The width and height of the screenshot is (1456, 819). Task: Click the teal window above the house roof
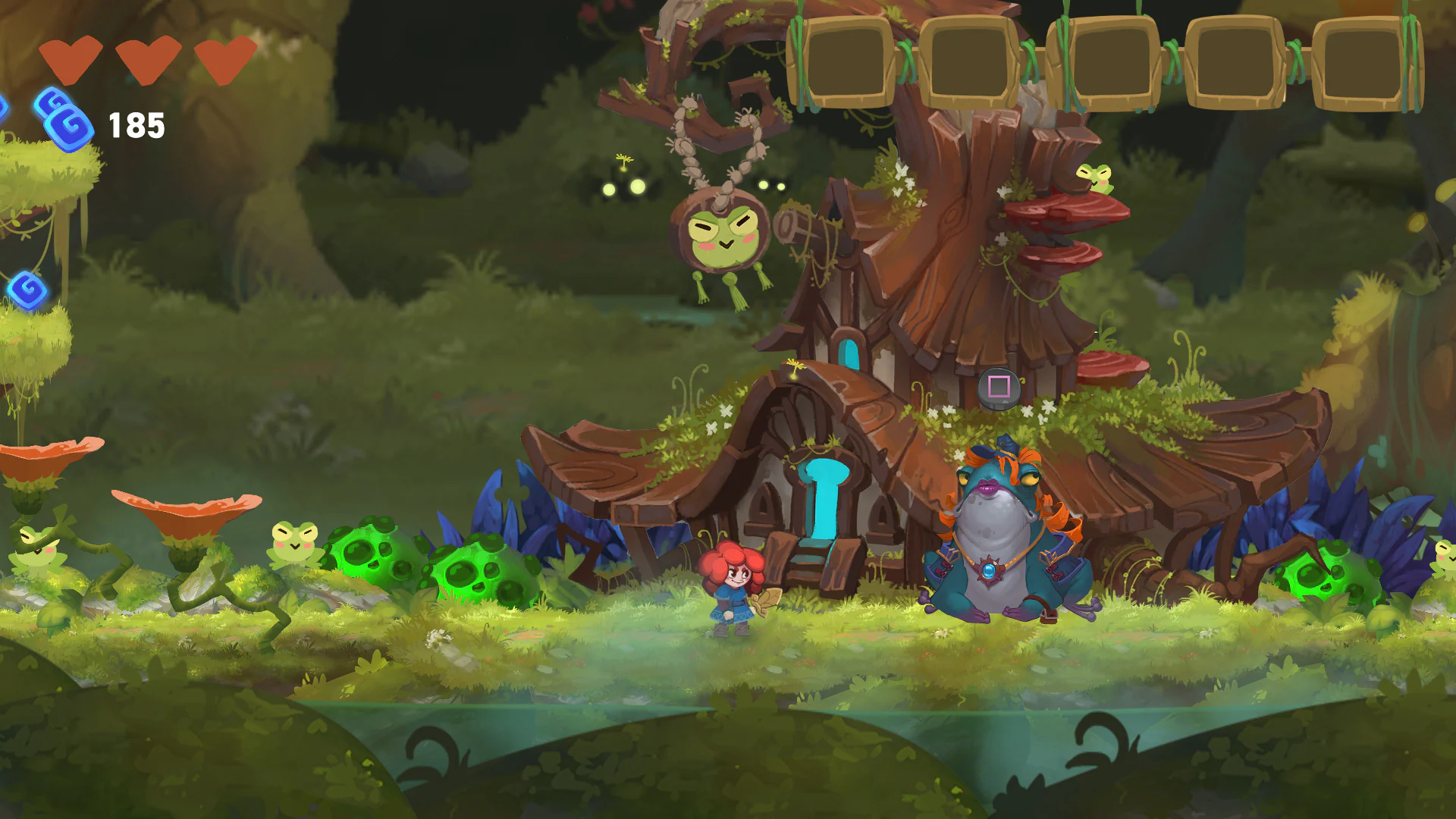click(x=847, y=353)
